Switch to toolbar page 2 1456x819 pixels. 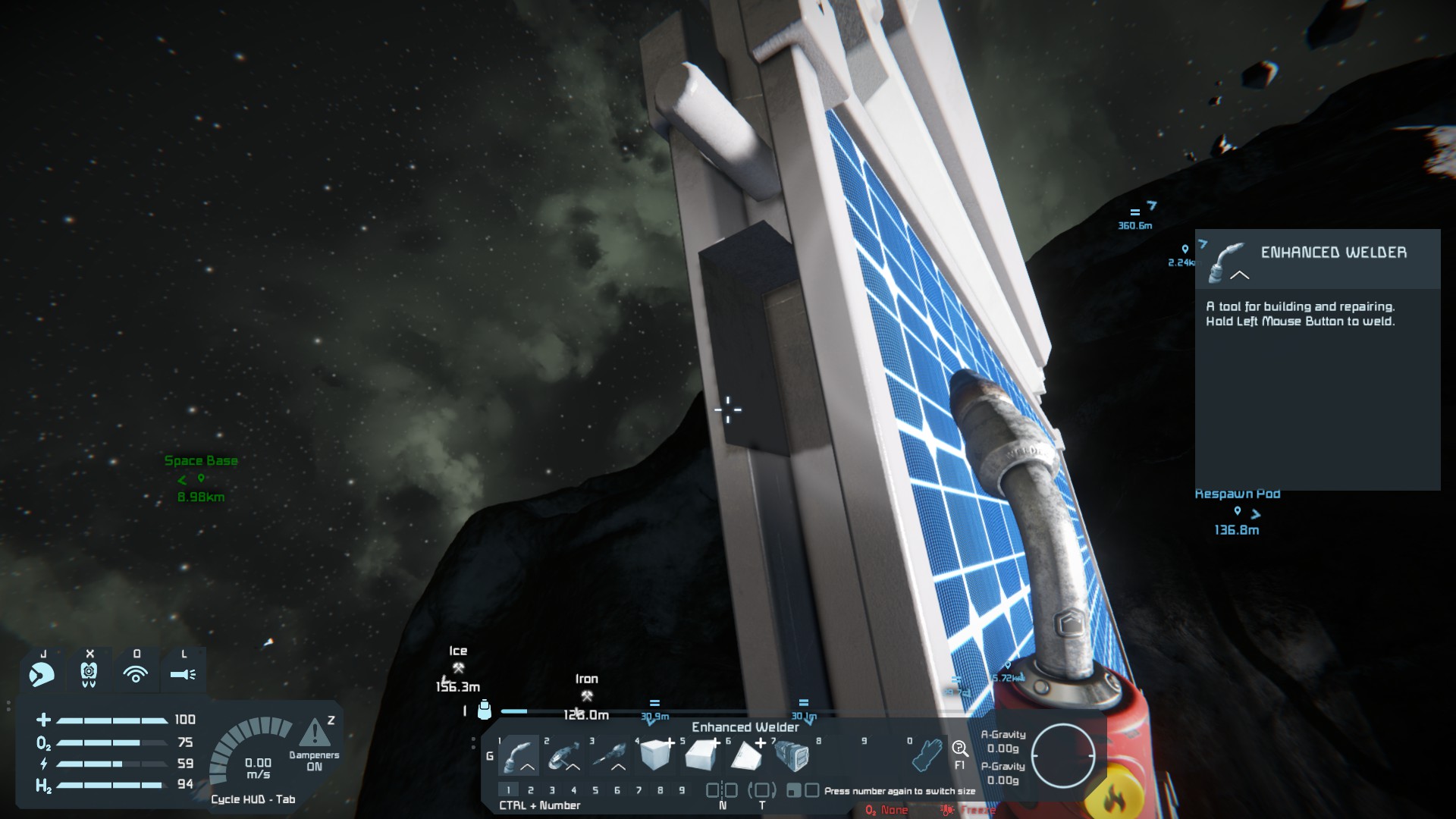(531, 790)
